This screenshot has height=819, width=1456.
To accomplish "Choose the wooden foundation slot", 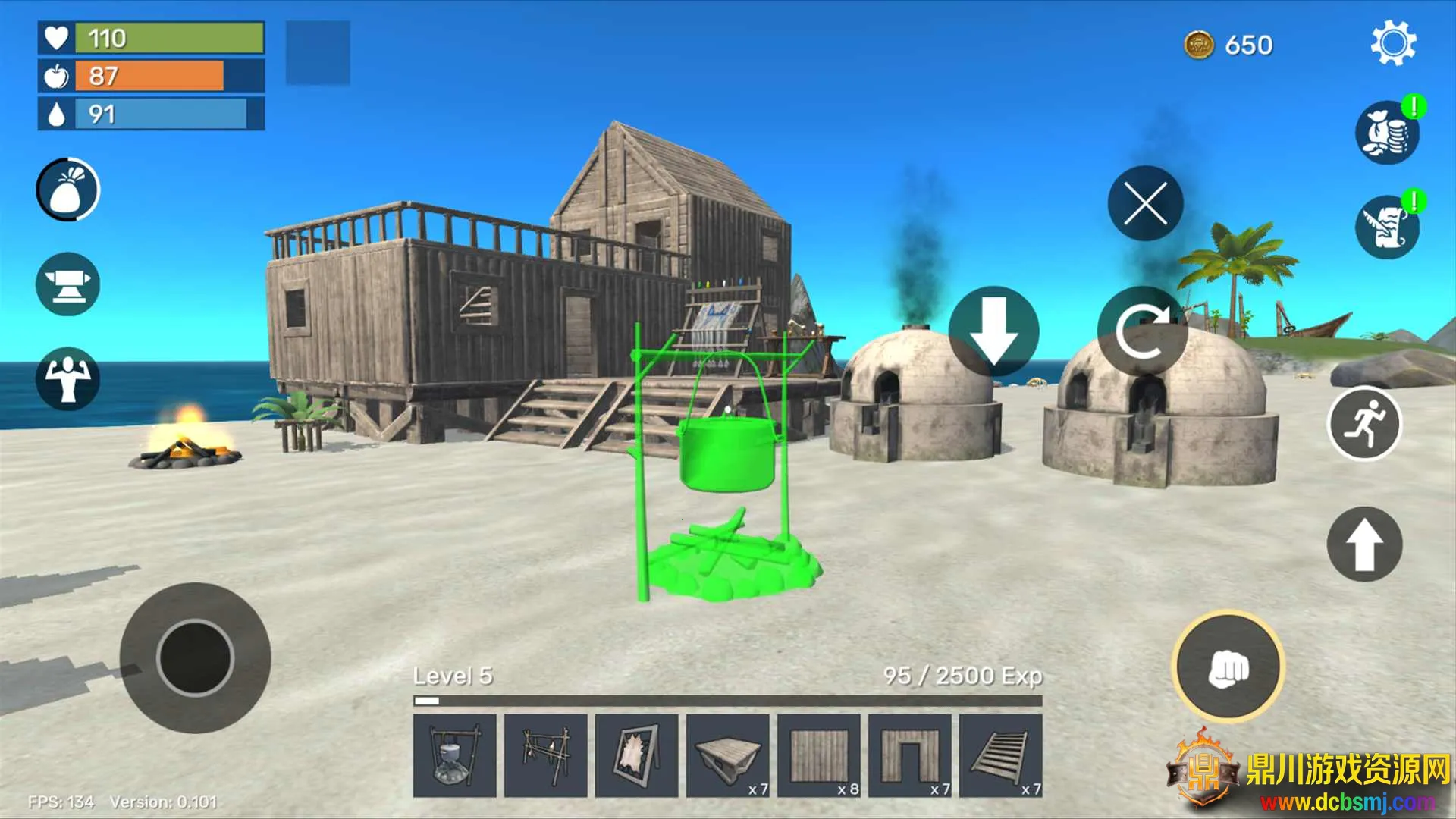I will point(728,755).
